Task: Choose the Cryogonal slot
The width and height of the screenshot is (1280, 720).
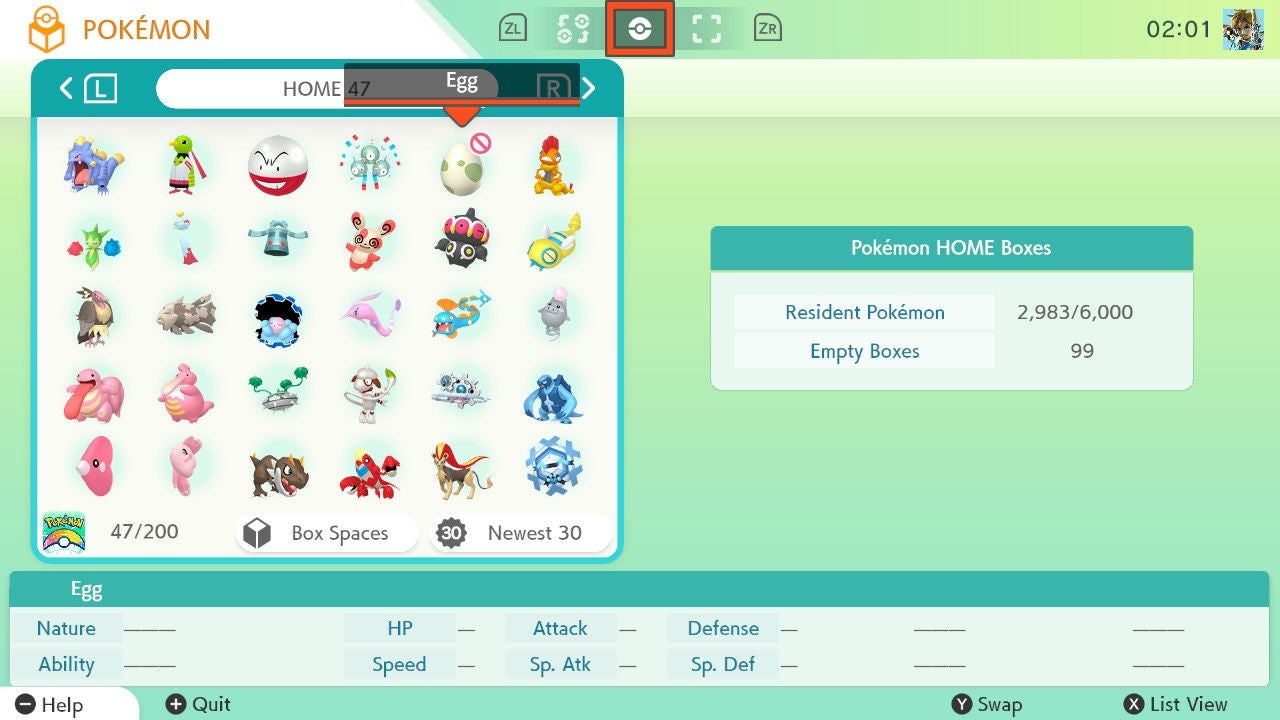Action: [553, 467]
